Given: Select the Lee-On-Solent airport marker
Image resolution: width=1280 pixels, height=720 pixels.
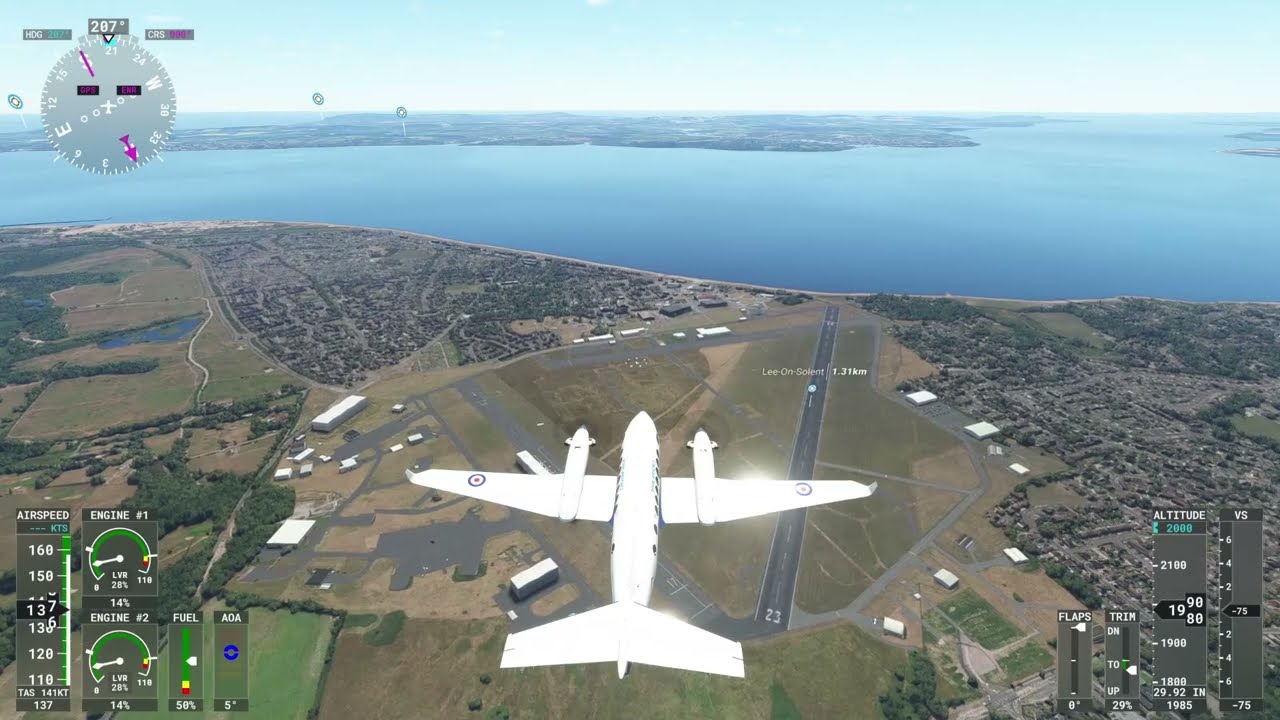Looking at the screenshot, I should coord(812,387).
